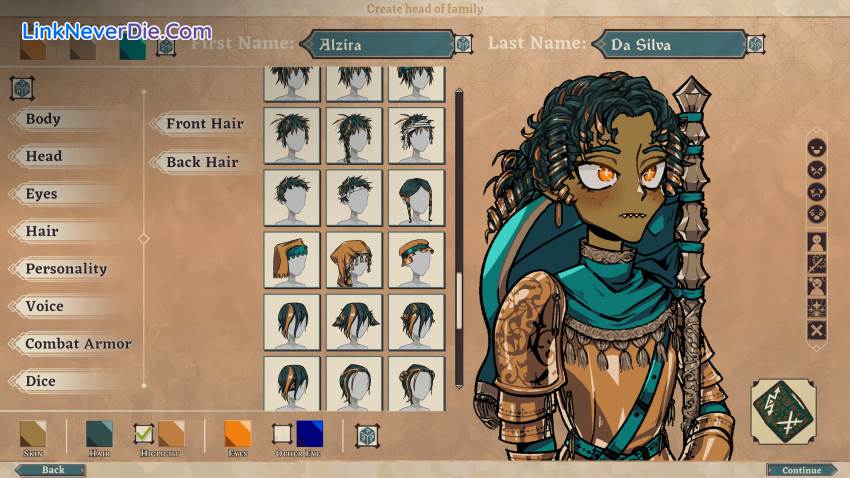Open the Dice category
The height and width of the screenshot is (478, 850).
tap(41, 381)
